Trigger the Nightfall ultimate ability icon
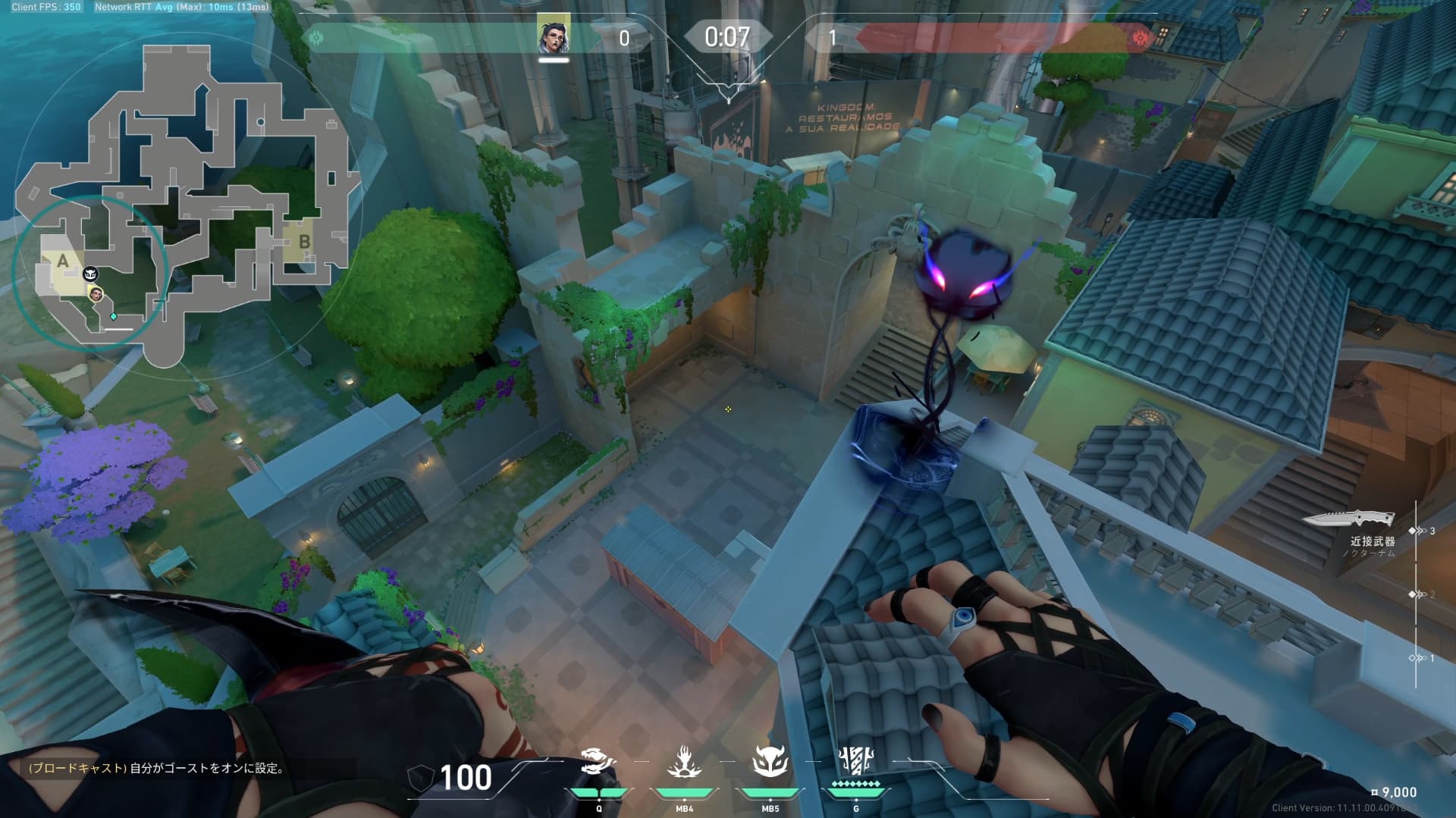The width and height of the screenshot is (1456, 818). [x=856, y=760]
